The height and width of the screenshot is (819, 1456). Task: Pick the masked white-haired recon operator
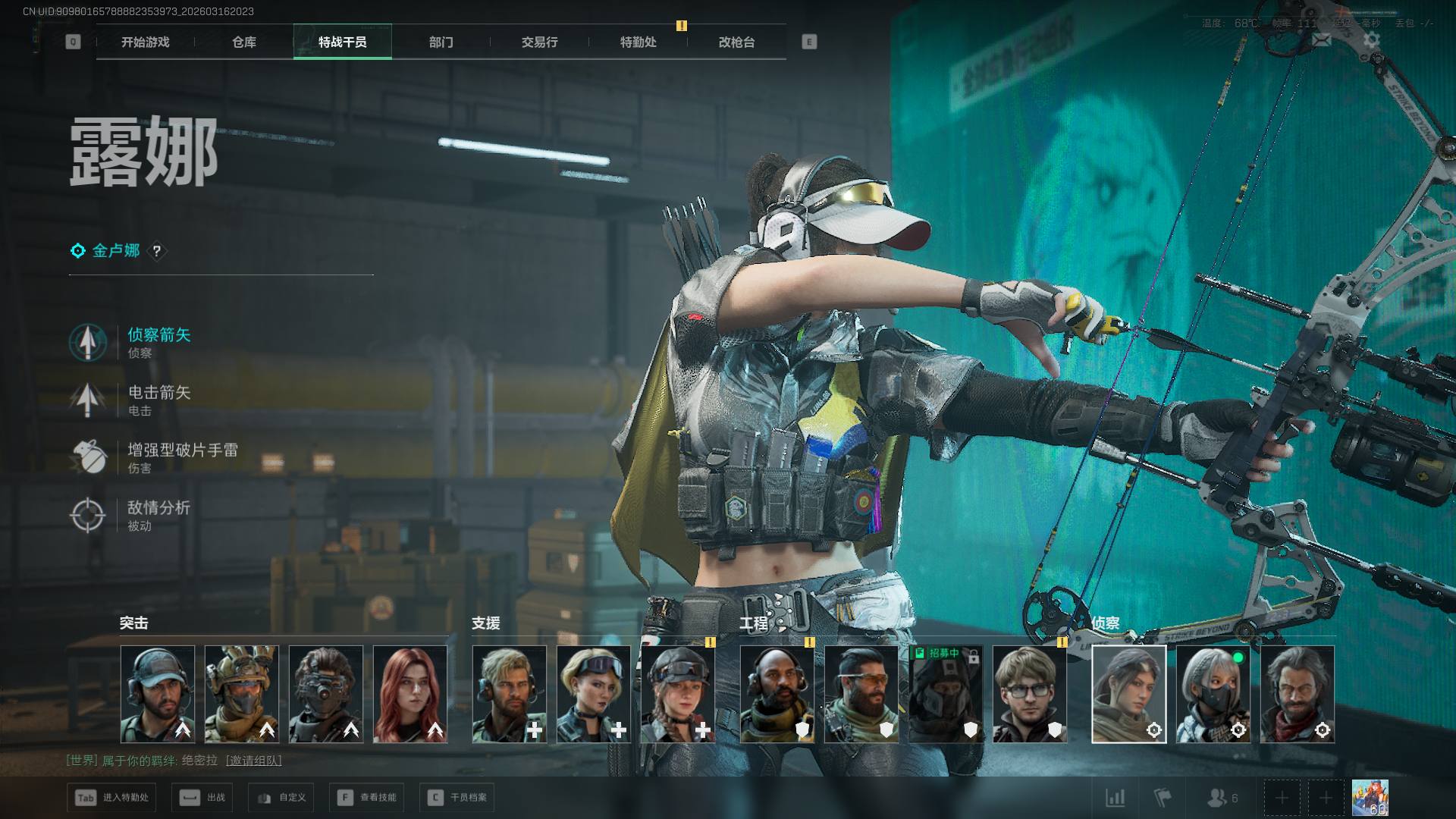(x=1213, y=694)
